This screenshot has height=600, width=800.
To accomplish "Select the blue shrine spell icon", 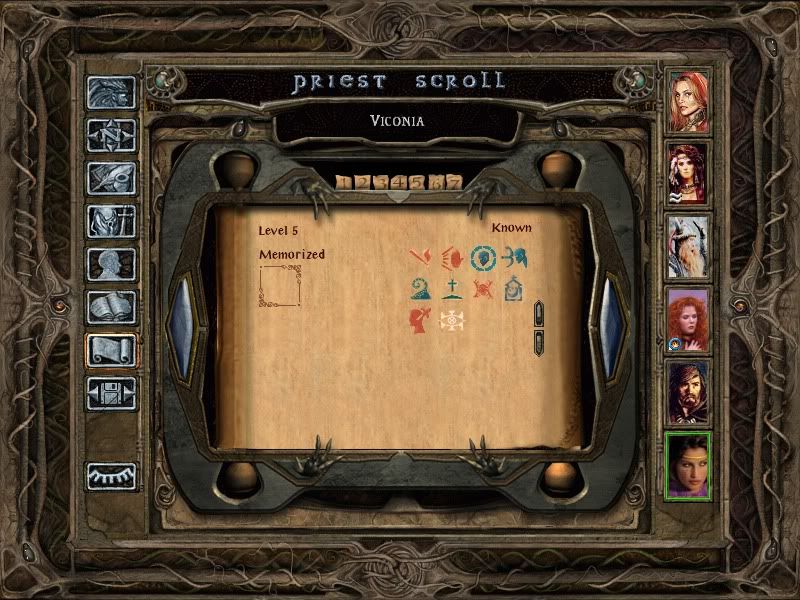I will [516, 290].
